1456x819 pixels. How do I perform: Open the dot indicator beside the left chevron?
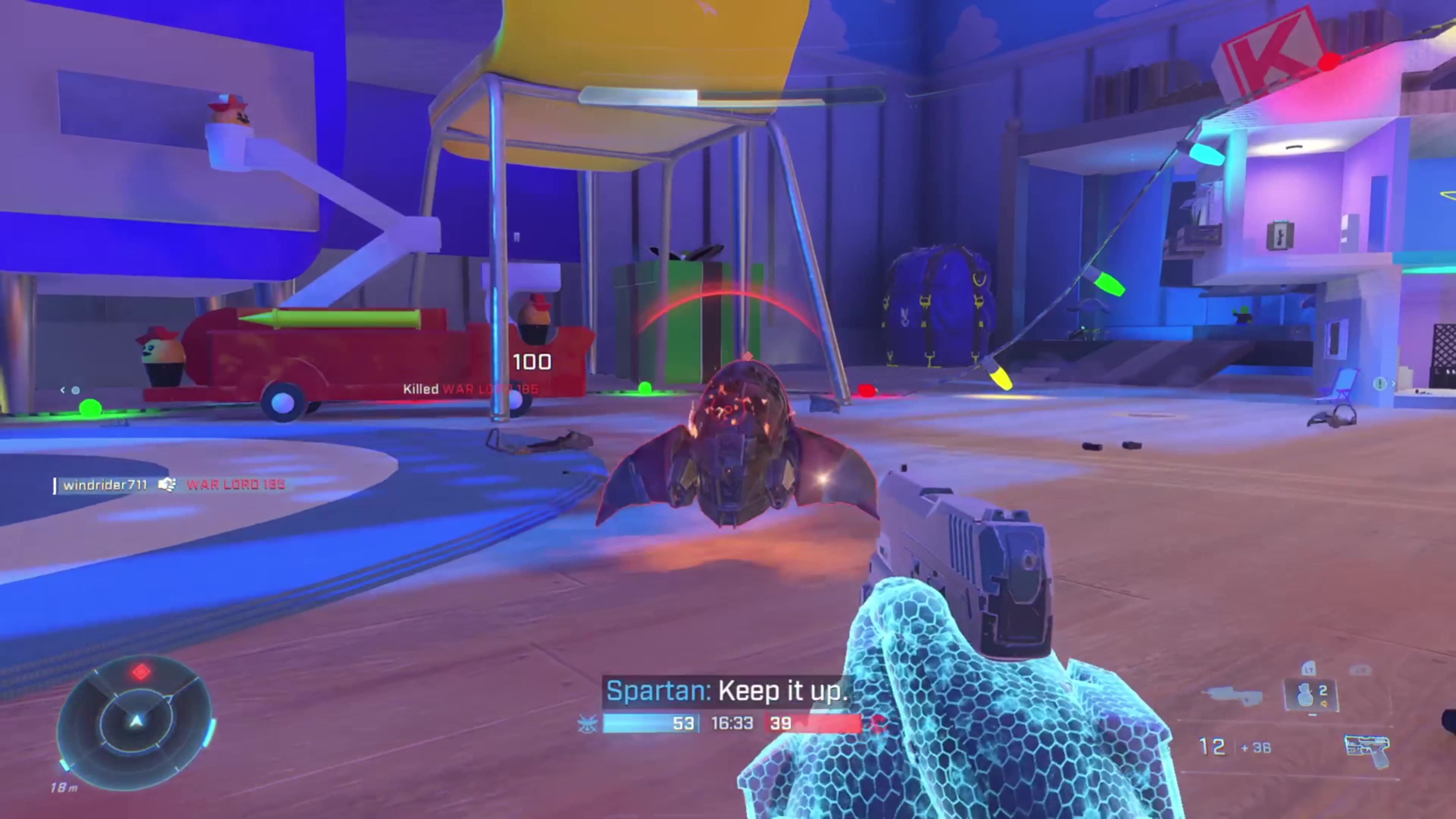pos(76,391)
